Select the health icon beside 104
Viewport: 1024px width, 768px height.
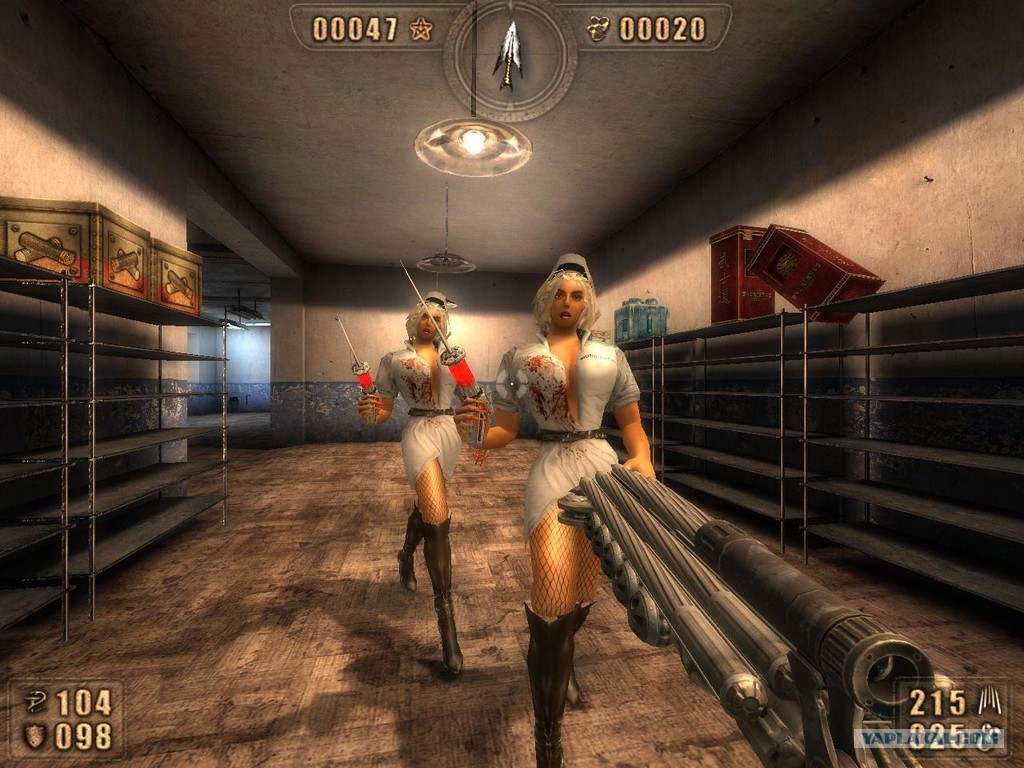coord(34,703)
